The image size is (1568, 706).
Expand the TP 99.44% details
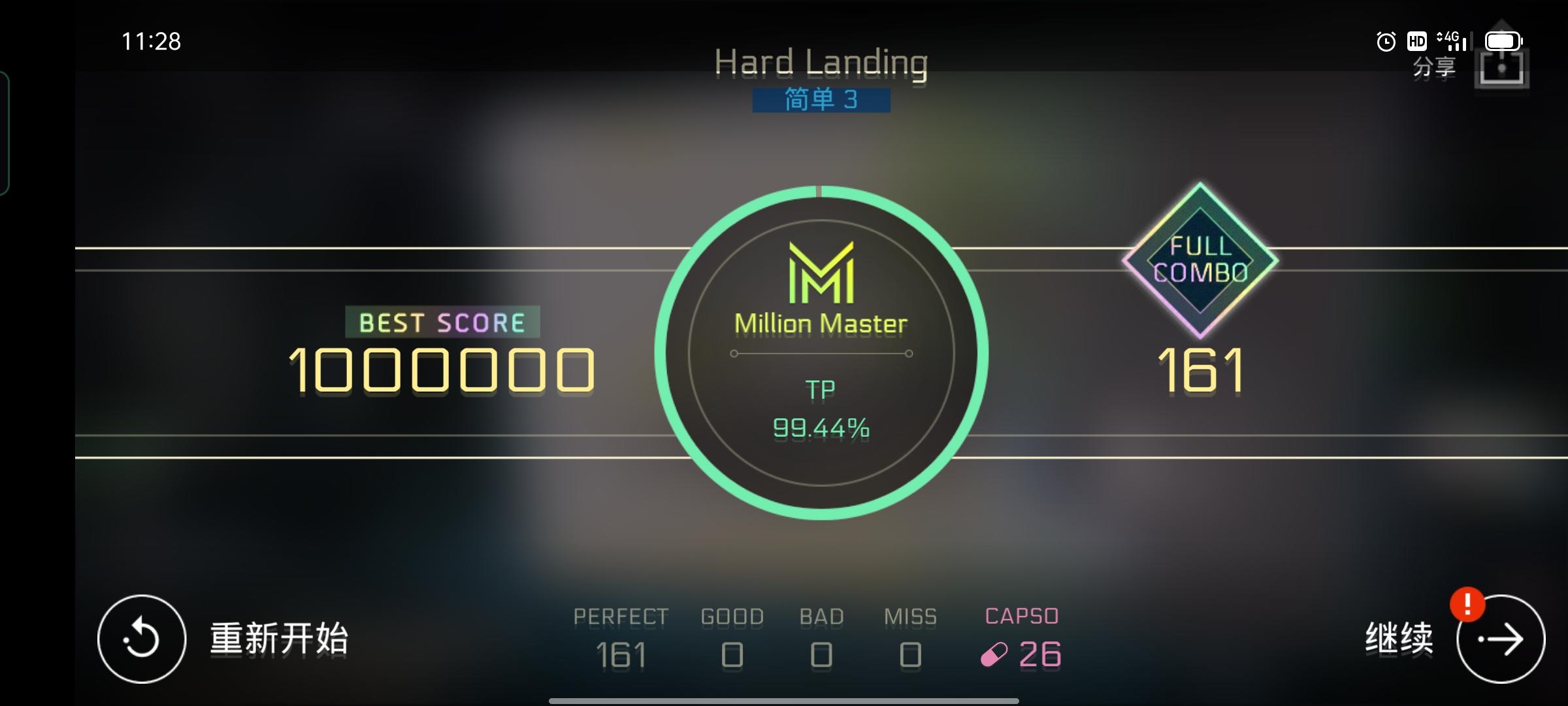(820, 409)
